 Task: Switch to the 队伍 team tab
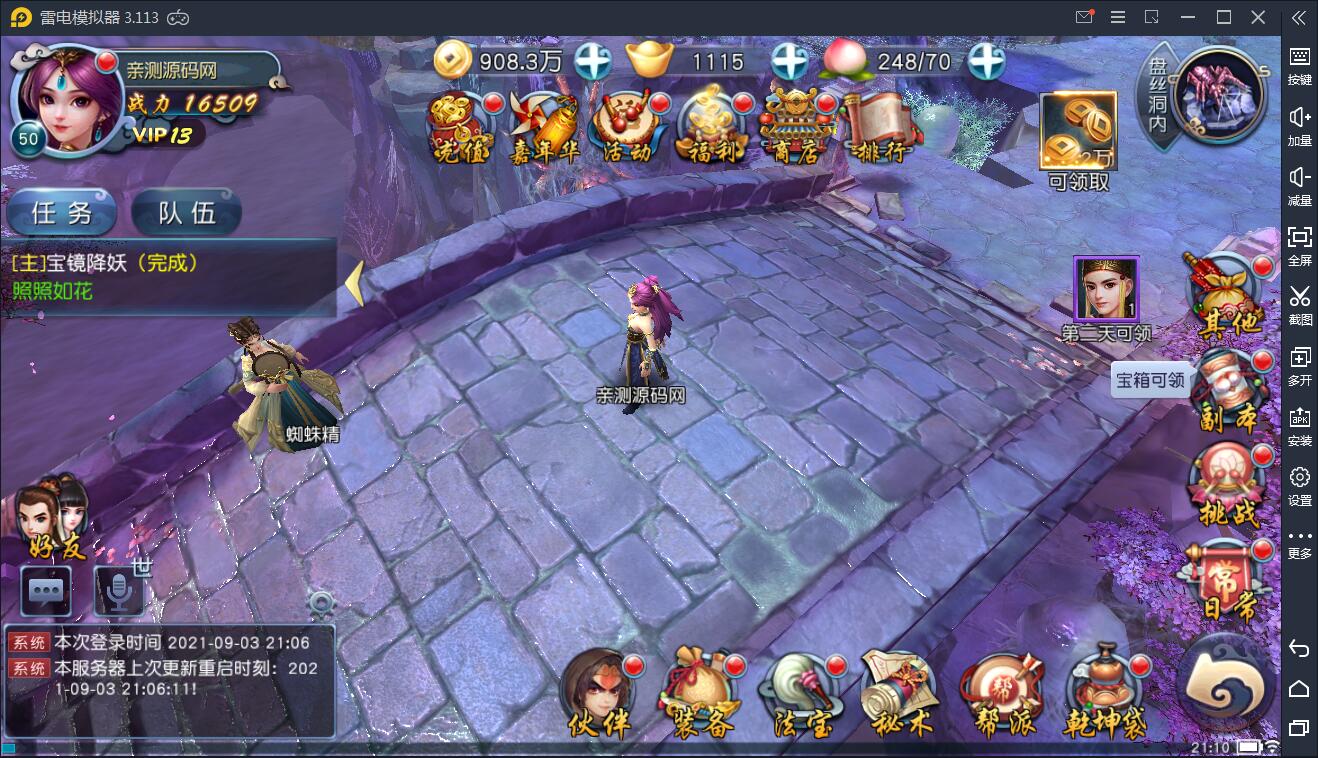click(187, 212)
